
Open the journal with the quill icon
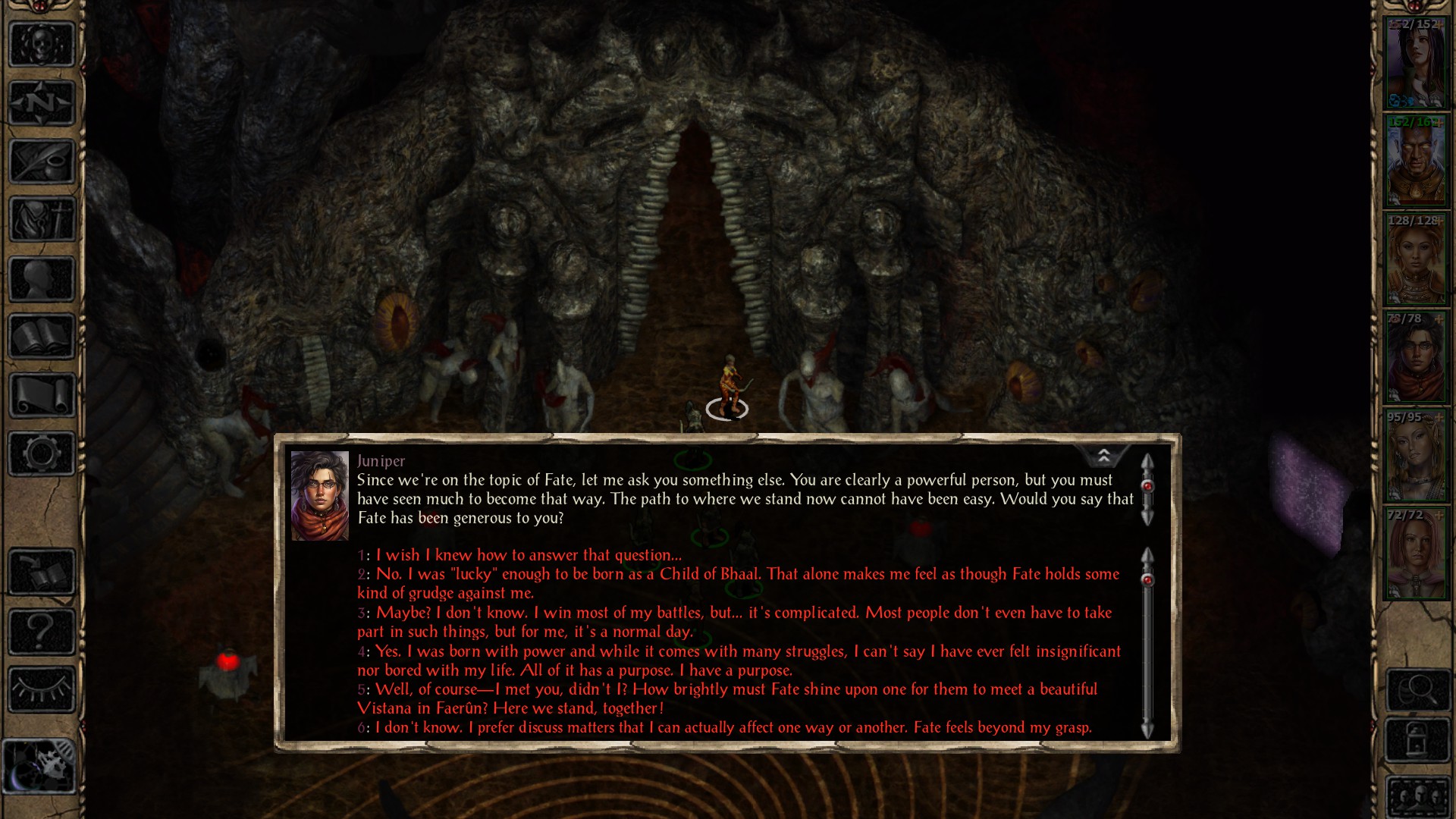click(x=42, y=162)
